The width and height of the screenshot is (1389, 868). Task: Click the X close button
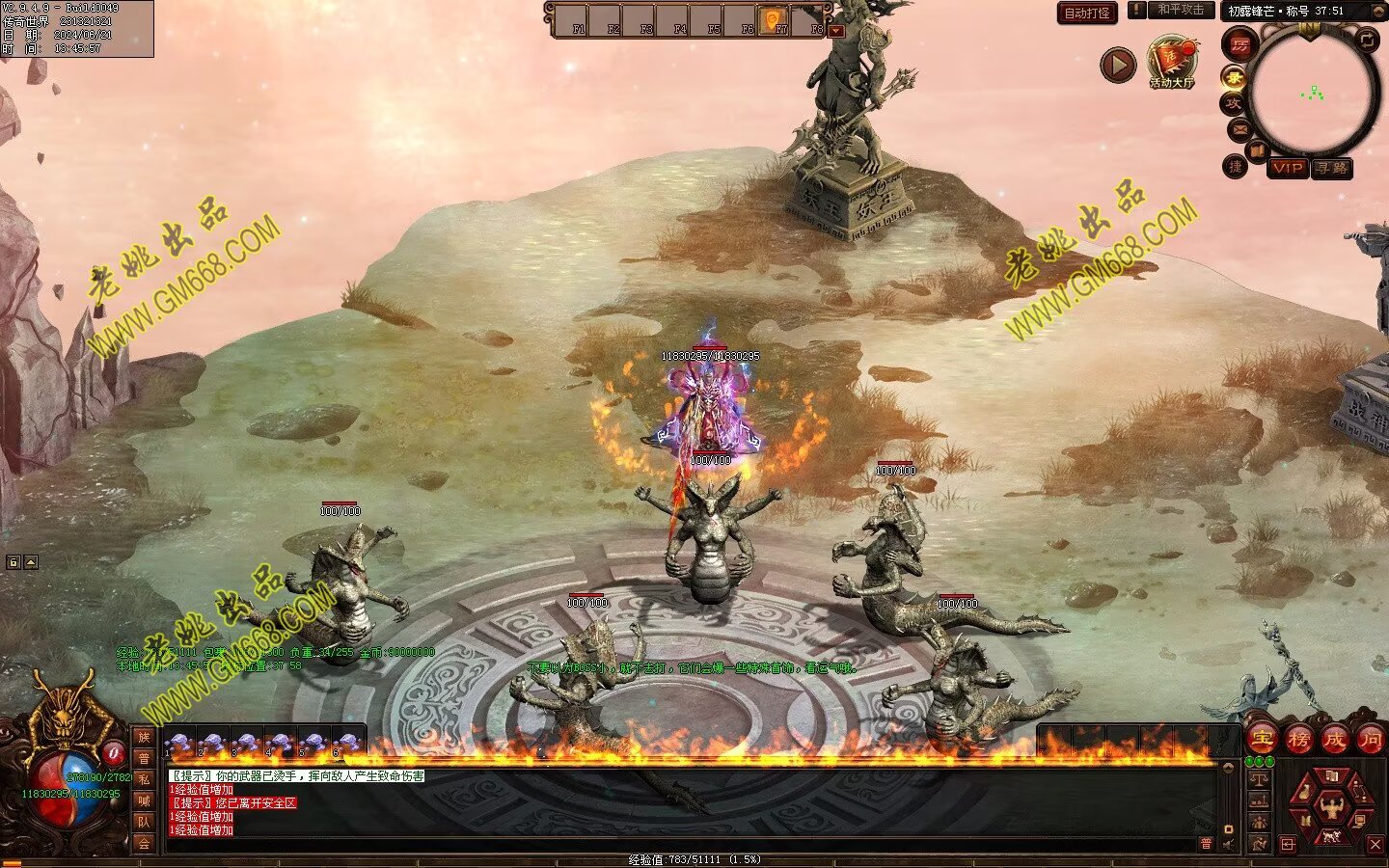click(x=1375, y=845)
